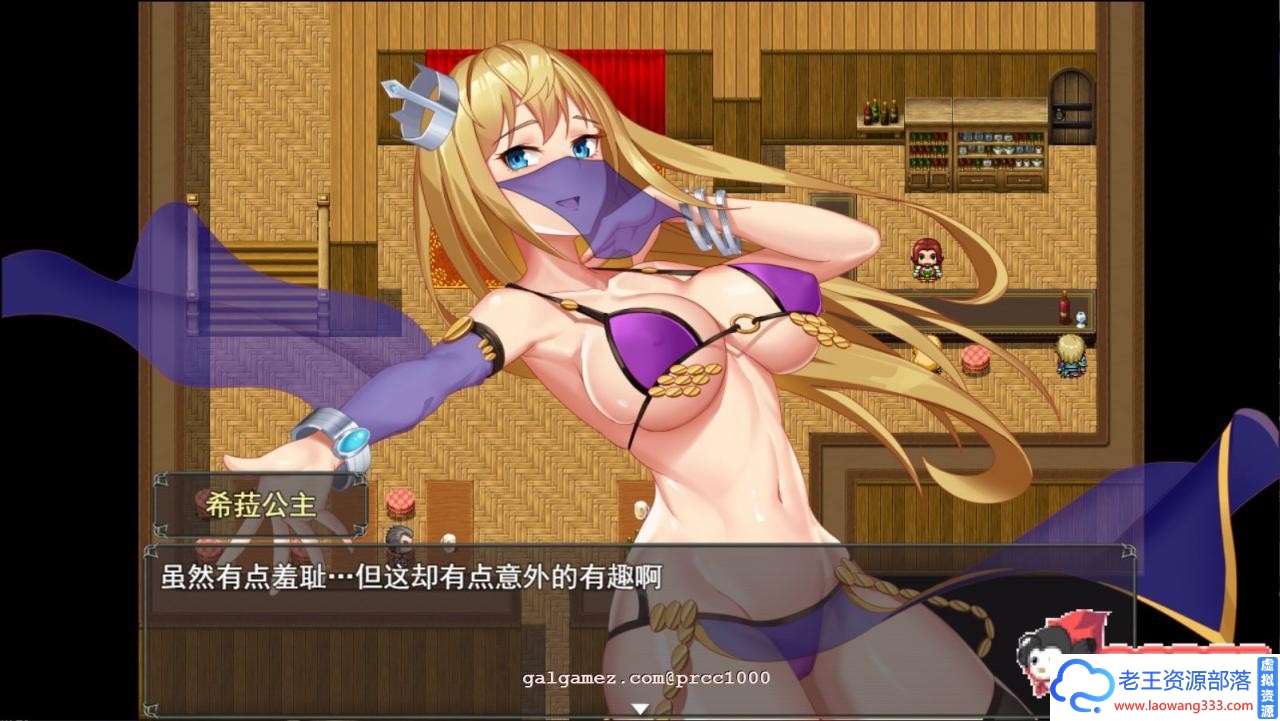Click the chibi mascot sprite bottom right
This screenshot has height=721, width=1280.
[x=1040, y=660]
